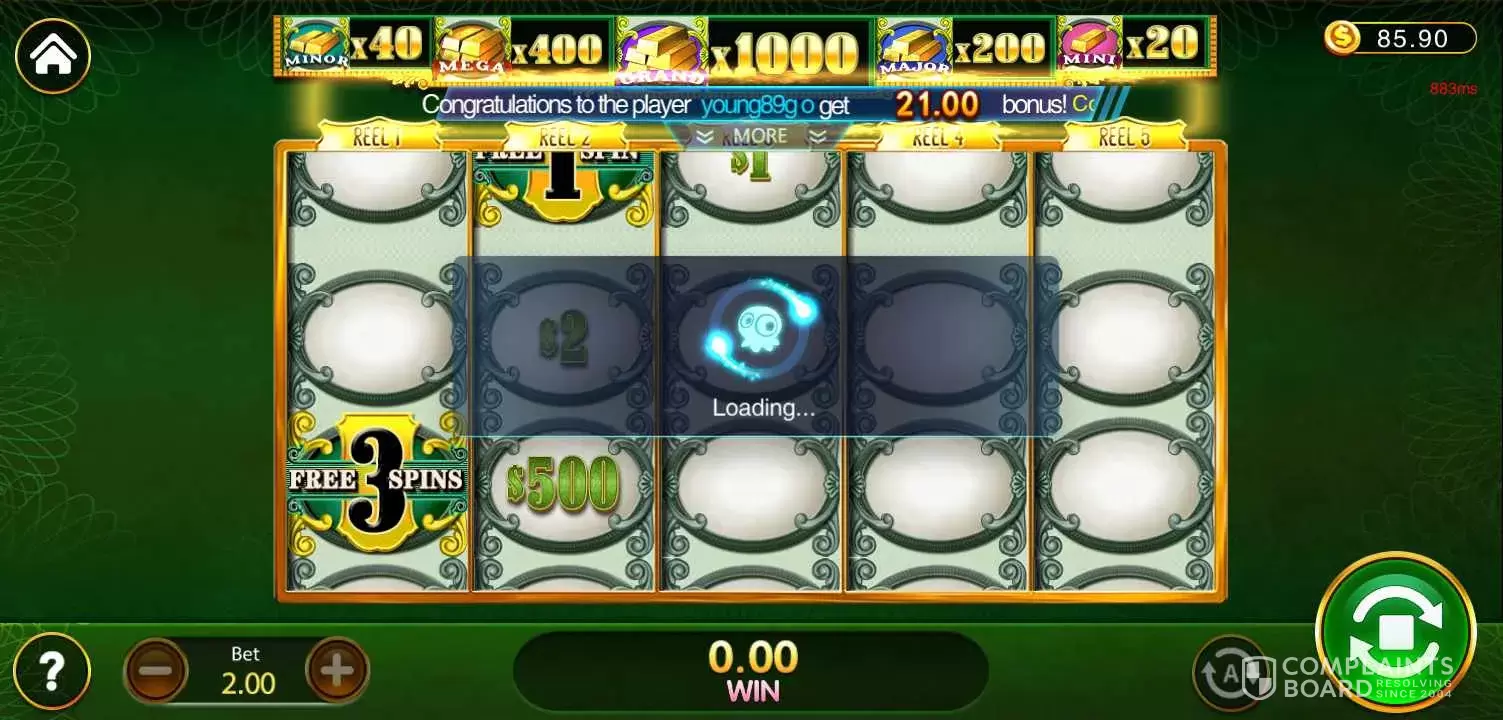Return to the home lobby

(53, 56)
